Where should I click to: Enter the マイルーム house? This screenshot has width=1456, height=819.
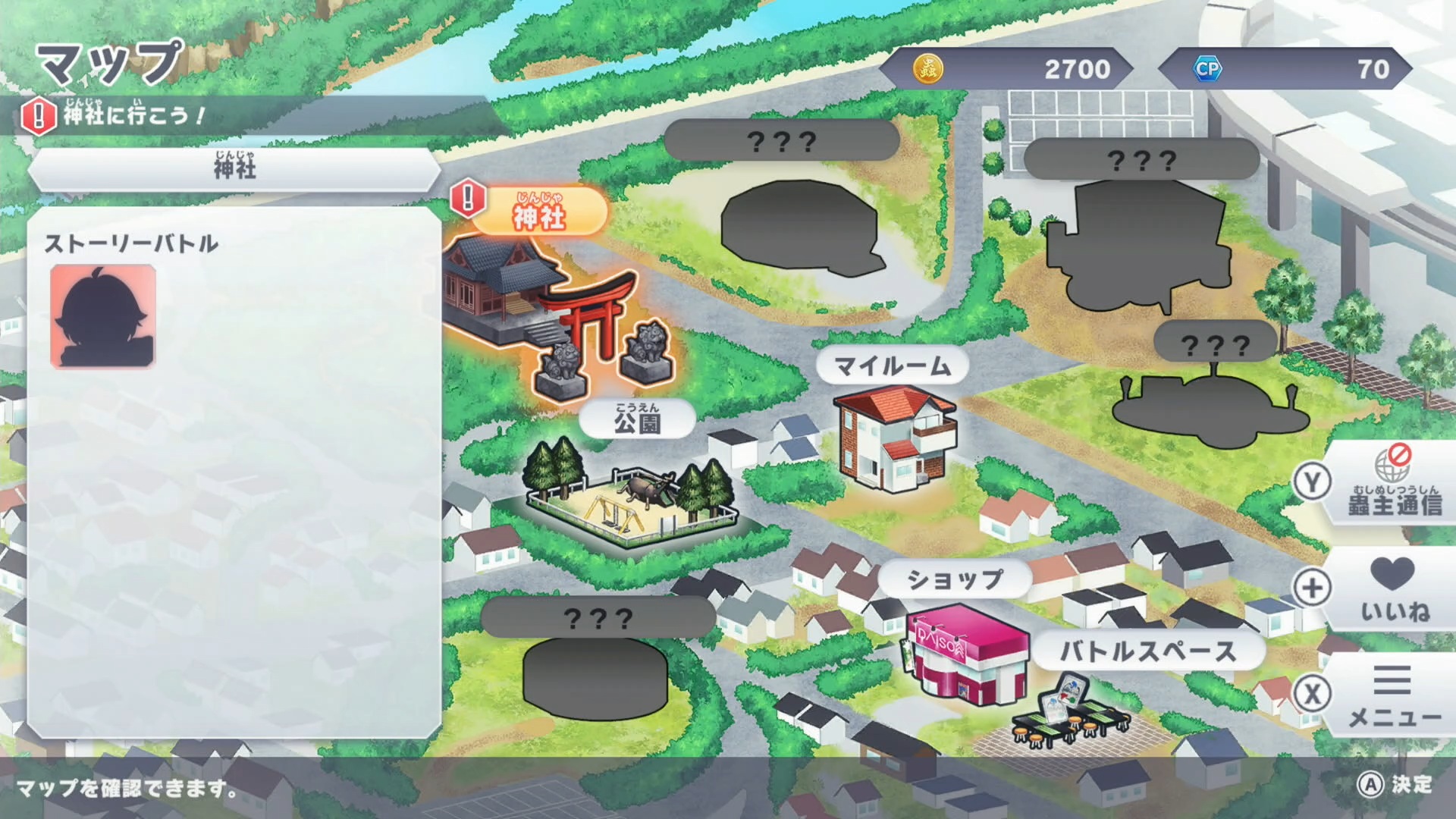coord(895,440)
